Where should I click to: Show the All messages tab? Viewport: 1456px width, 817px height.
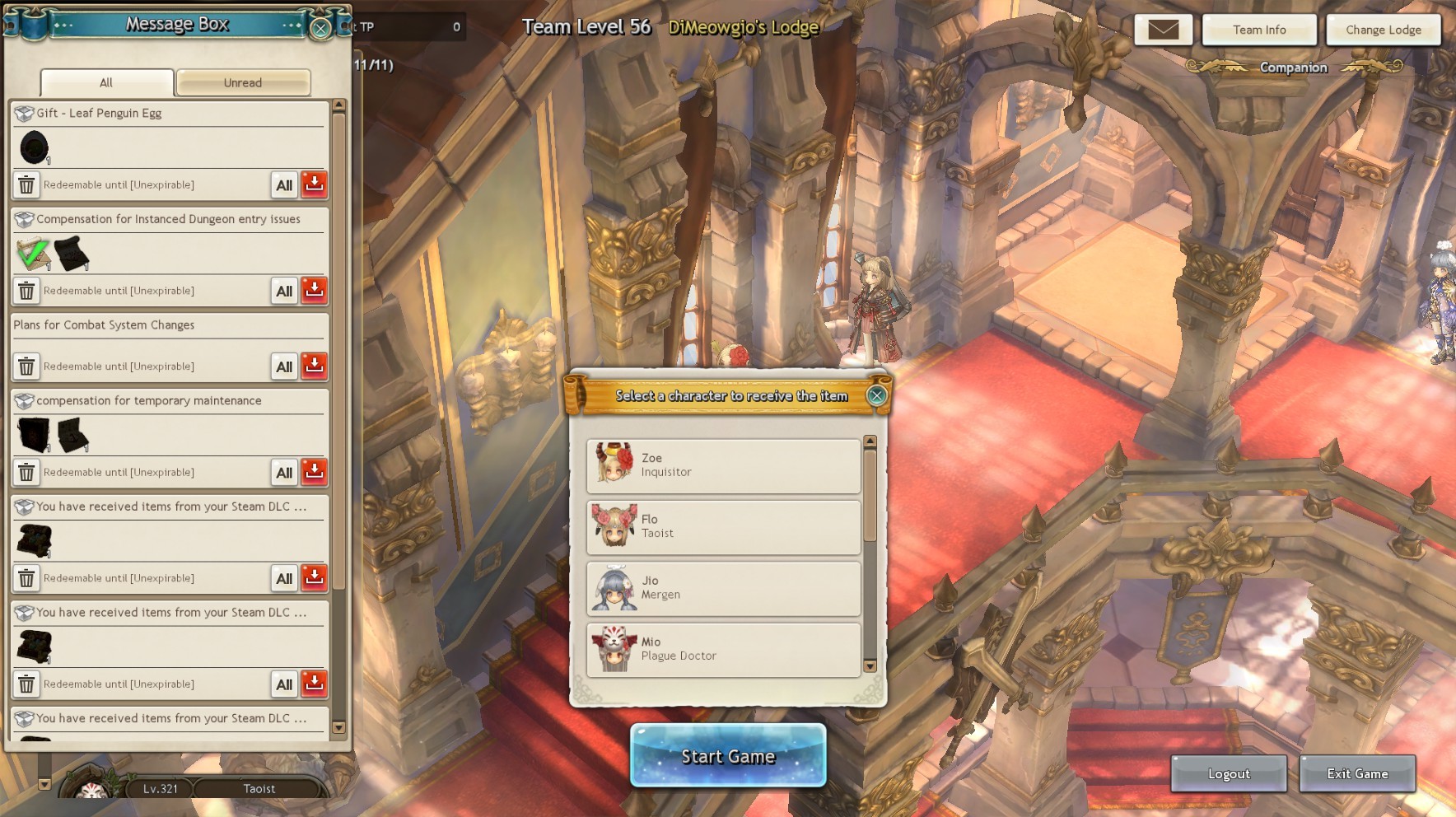point(106,82)
